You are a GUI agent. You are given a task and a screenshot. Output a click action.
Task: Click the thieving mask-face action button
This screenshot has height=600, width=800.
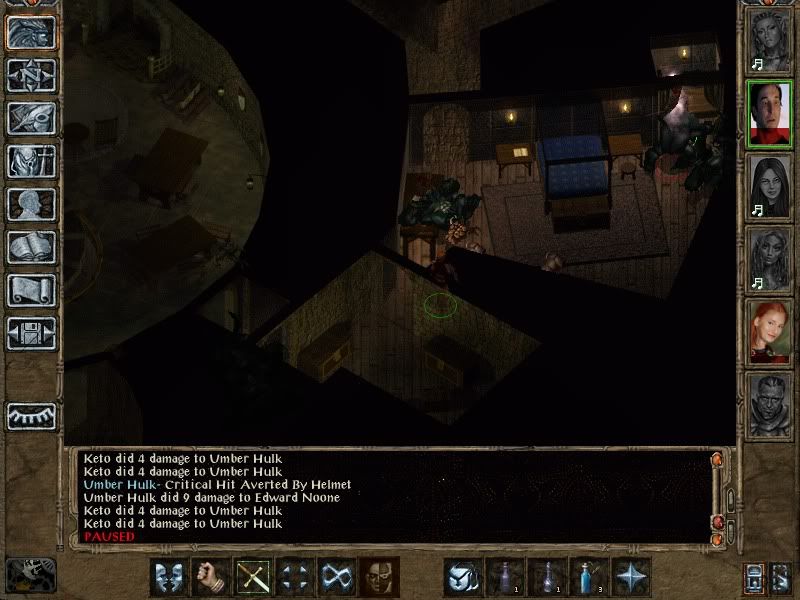[x=379, y=577]
